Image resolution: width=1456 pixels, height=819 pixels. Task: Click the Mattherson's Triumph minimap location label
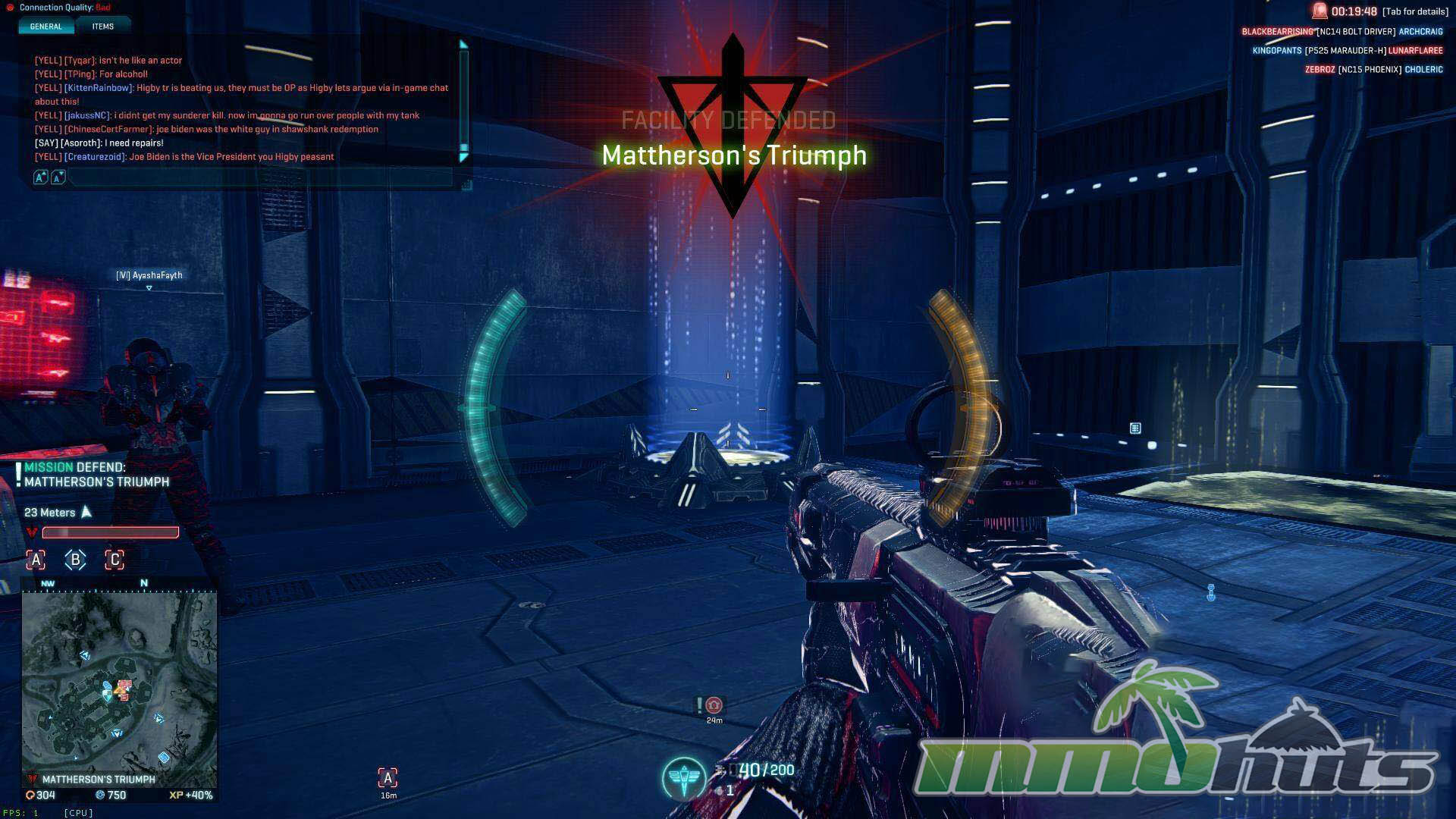(99, 780)
